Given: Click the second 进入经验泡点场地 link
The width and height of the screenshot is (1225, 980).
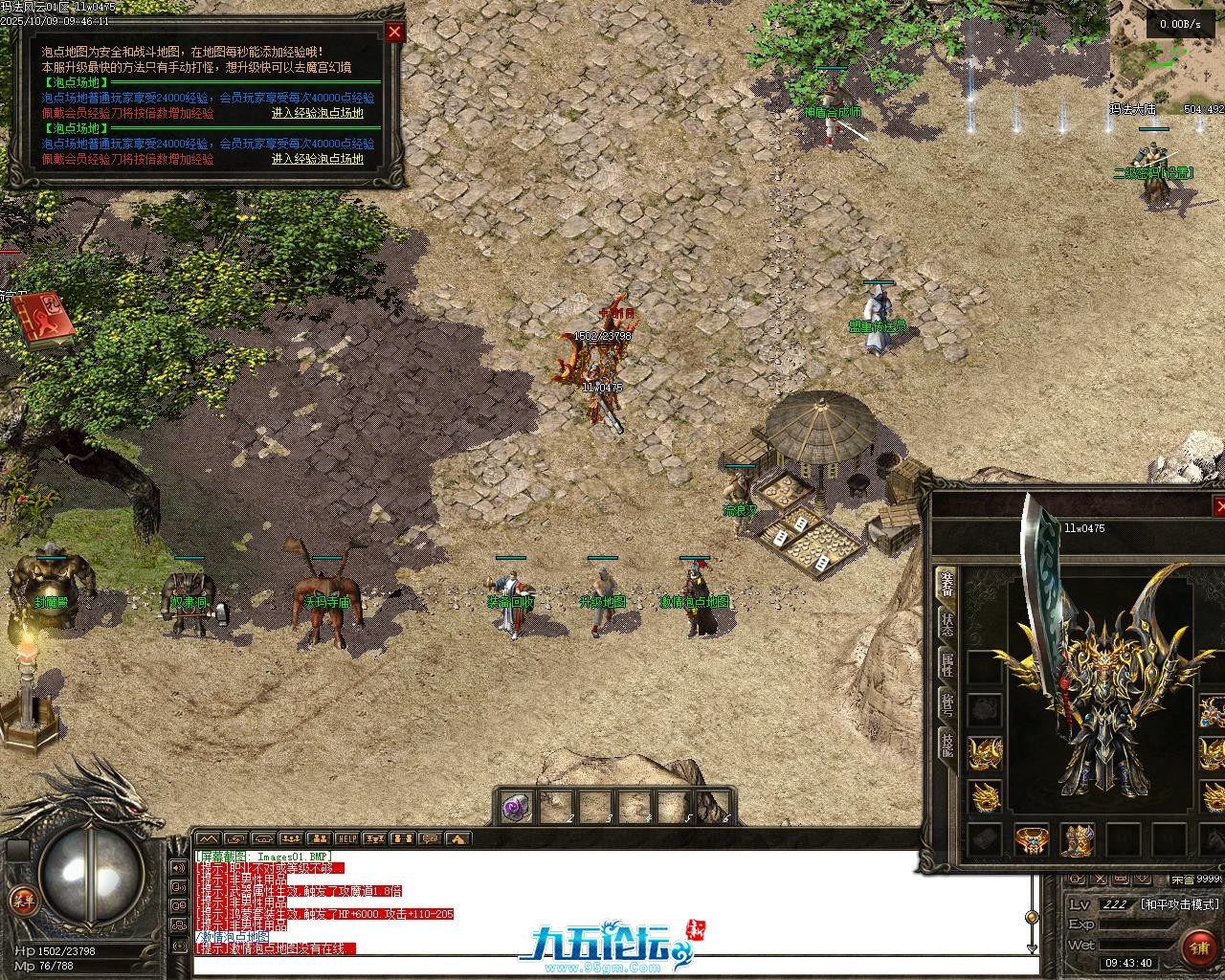Looking at the screenshot, I should click(317, 159).
